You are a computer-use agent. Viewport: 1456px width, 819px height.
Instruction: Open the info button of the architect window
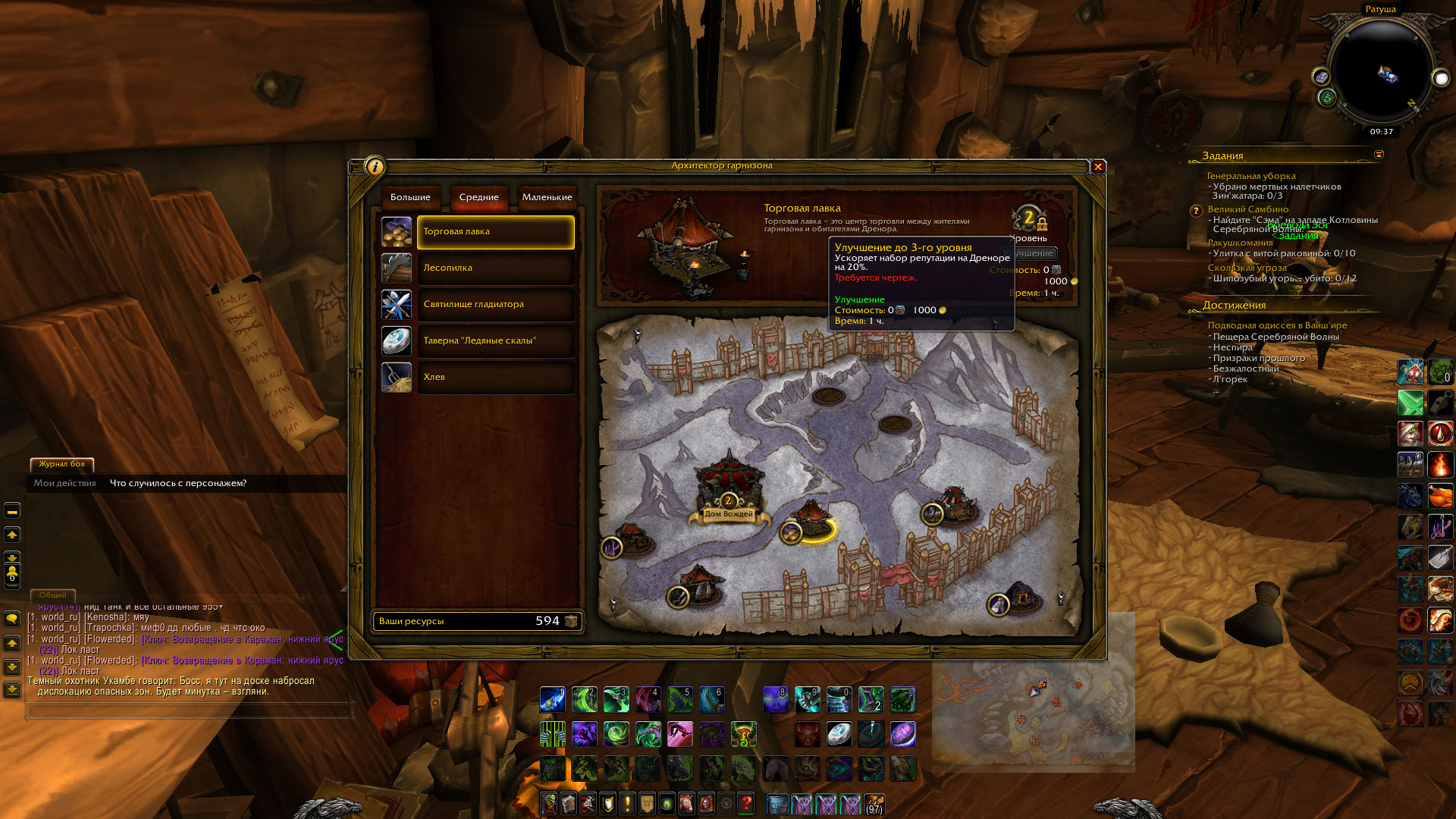[375, 167]
